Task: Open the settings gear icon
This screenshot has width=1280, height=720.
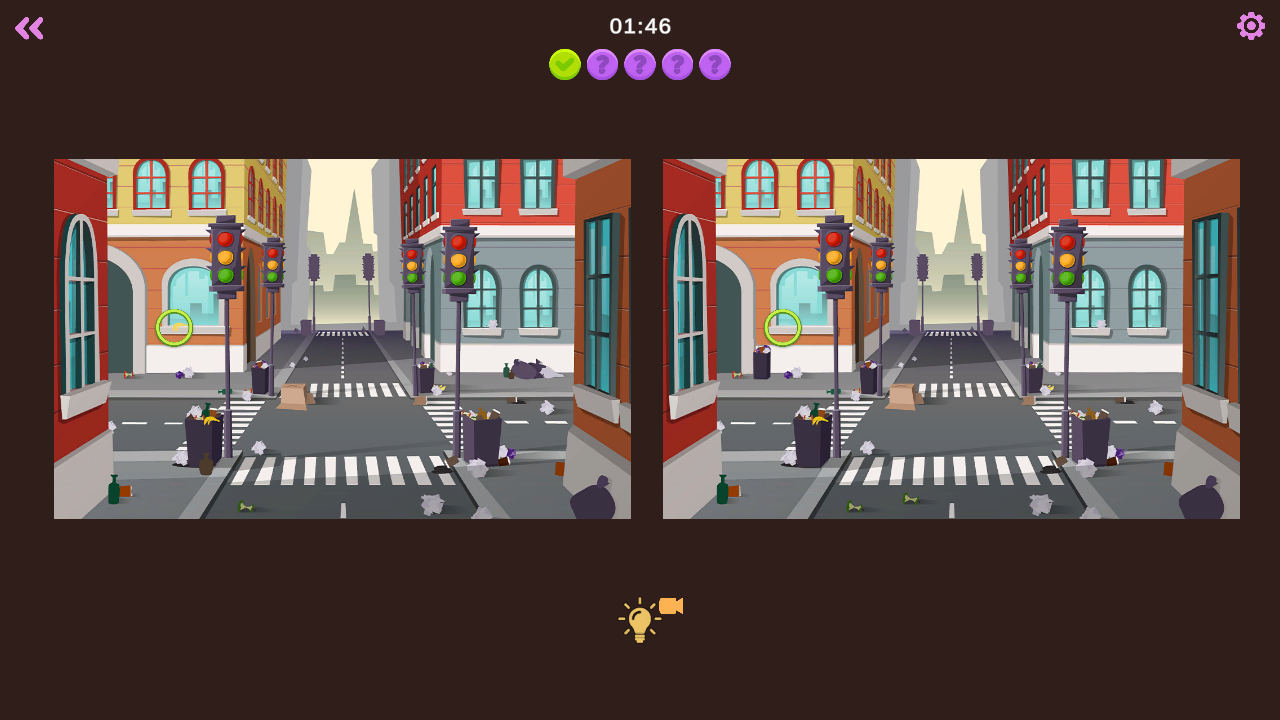Action: click(1249, 26)
